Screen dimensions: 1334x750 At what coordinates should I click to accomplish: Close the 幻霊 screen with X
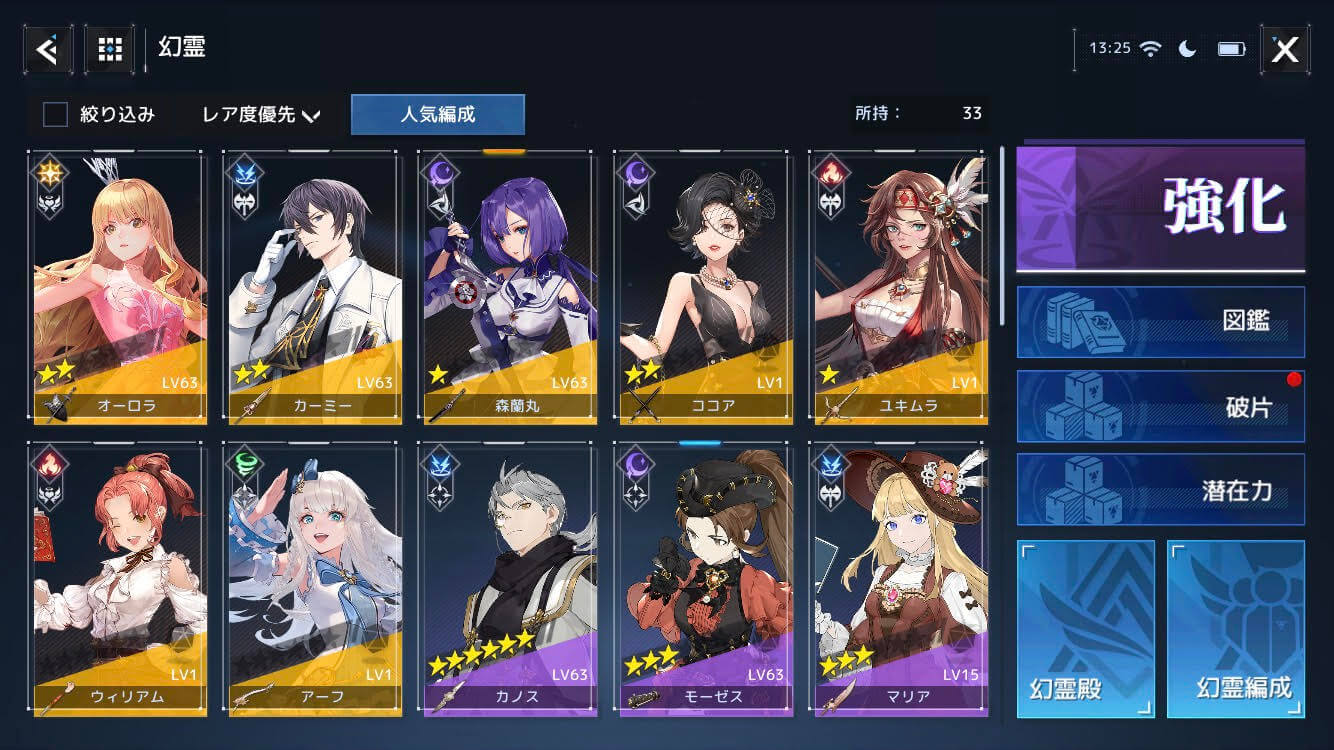tap(1284, 49)
